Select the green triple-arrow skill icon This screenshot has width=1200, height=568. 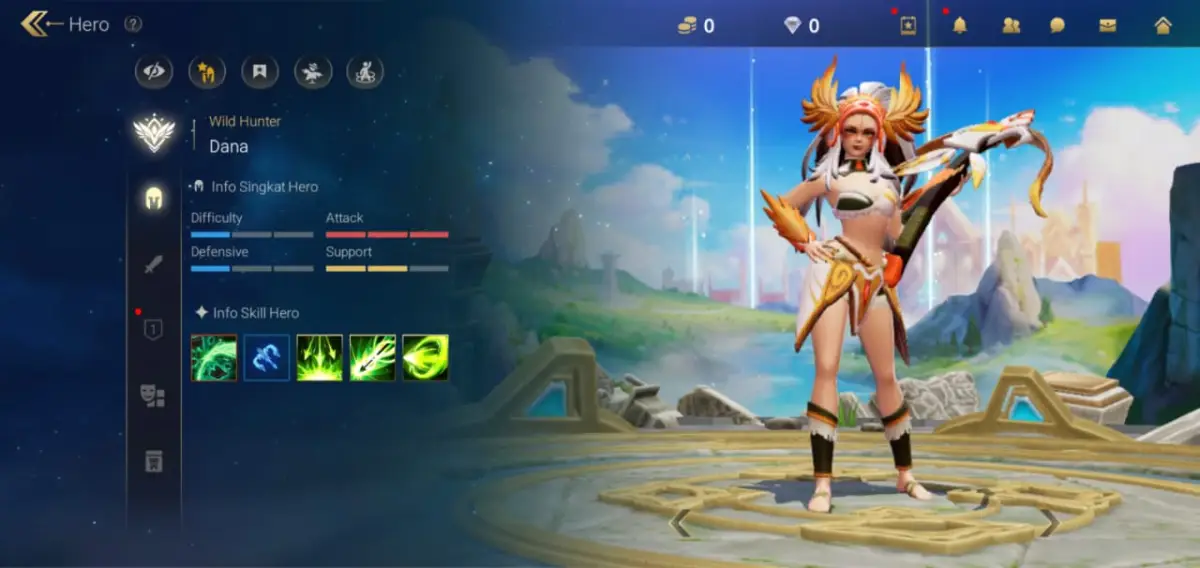click(x=319, y=357)
